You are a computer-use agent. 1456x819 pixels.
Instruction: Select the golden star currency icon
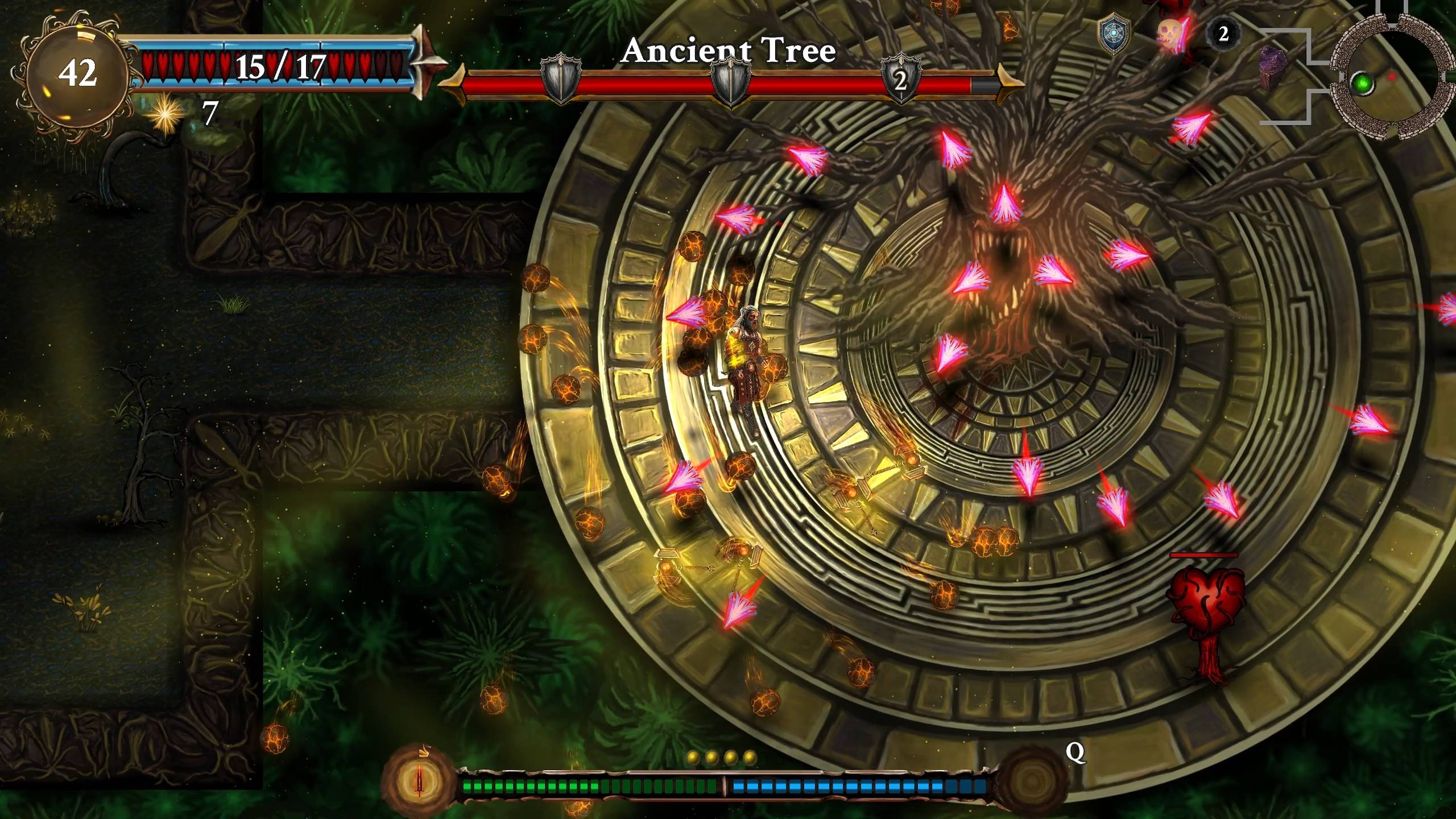point(165,113)
